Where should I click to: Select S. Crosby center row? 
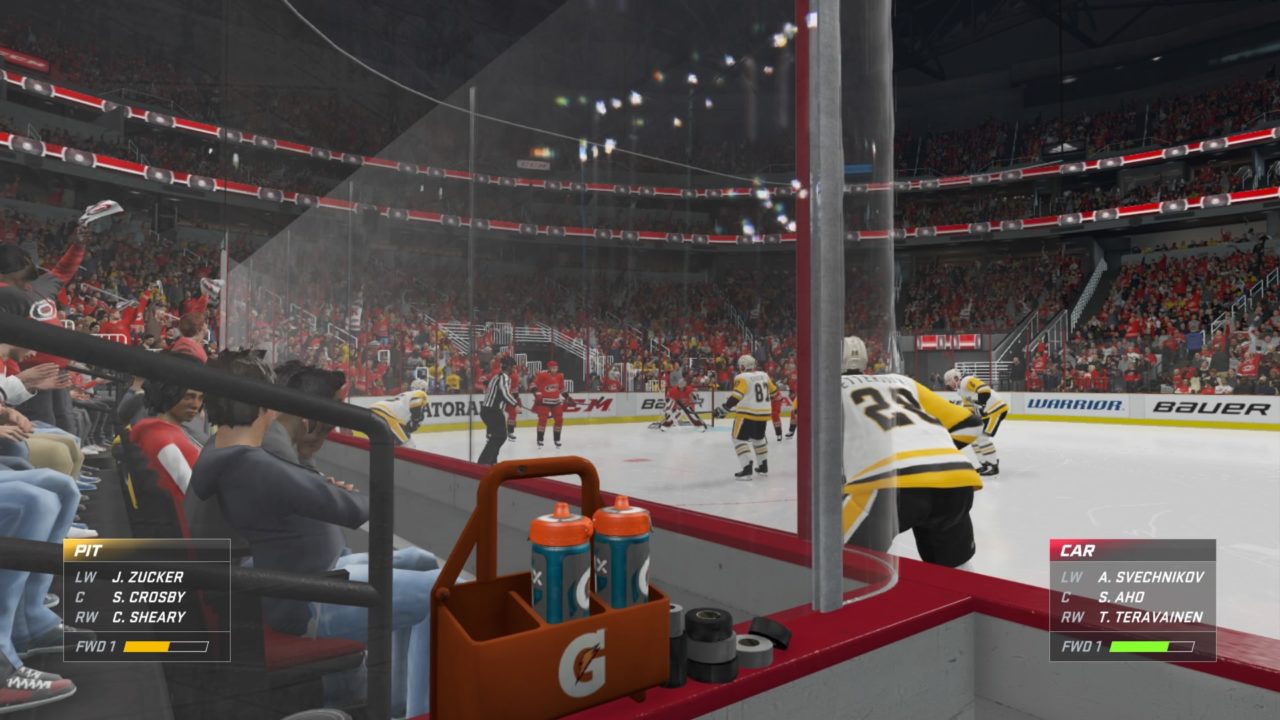148,597
